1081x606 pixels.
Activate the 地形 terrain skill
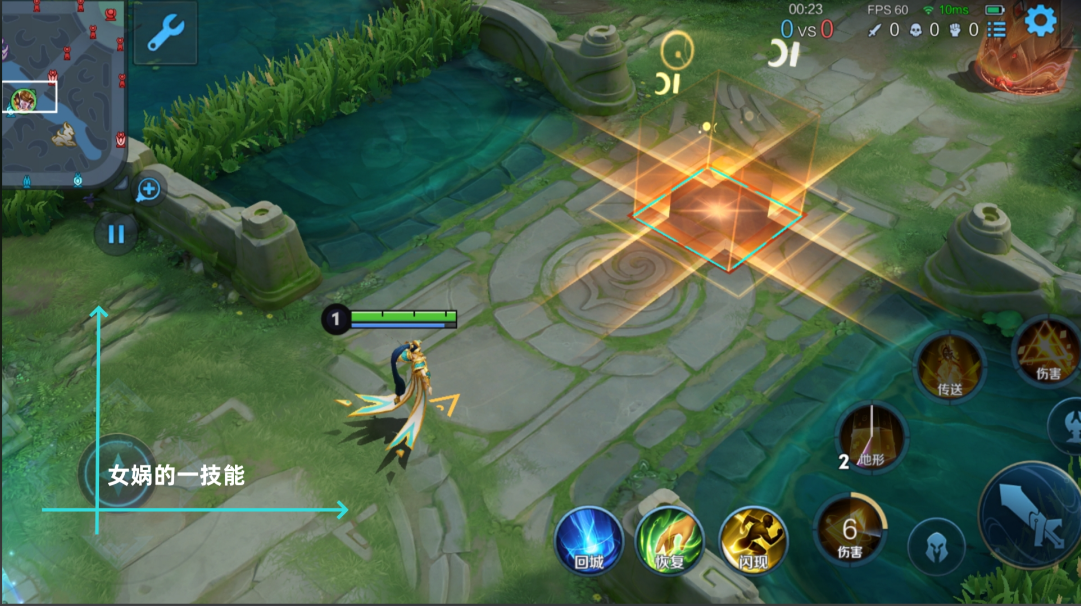click(x=871, y=437)
